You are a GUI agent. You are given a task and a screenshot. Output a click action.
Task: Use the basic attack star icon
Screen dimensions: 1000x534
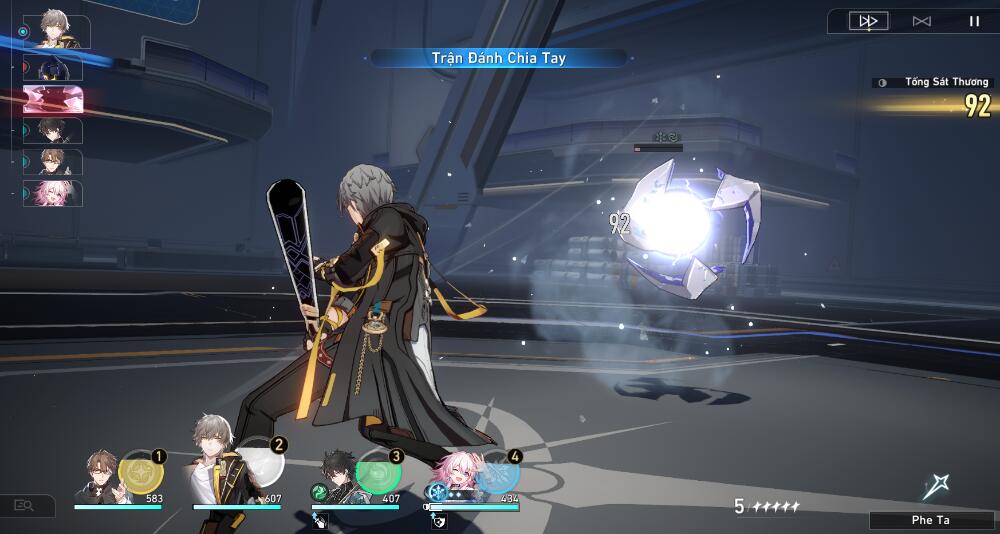[x=936, y=487]
